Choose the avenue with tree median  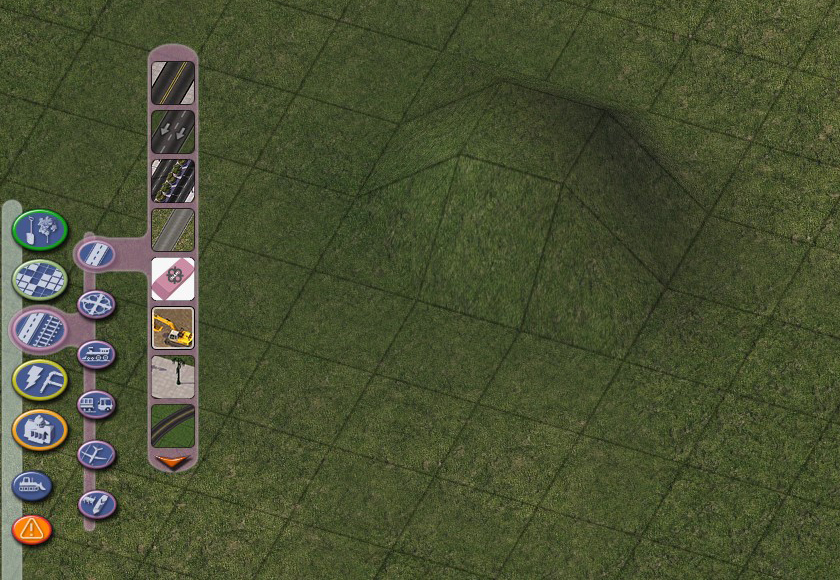(x=172, y=180)
